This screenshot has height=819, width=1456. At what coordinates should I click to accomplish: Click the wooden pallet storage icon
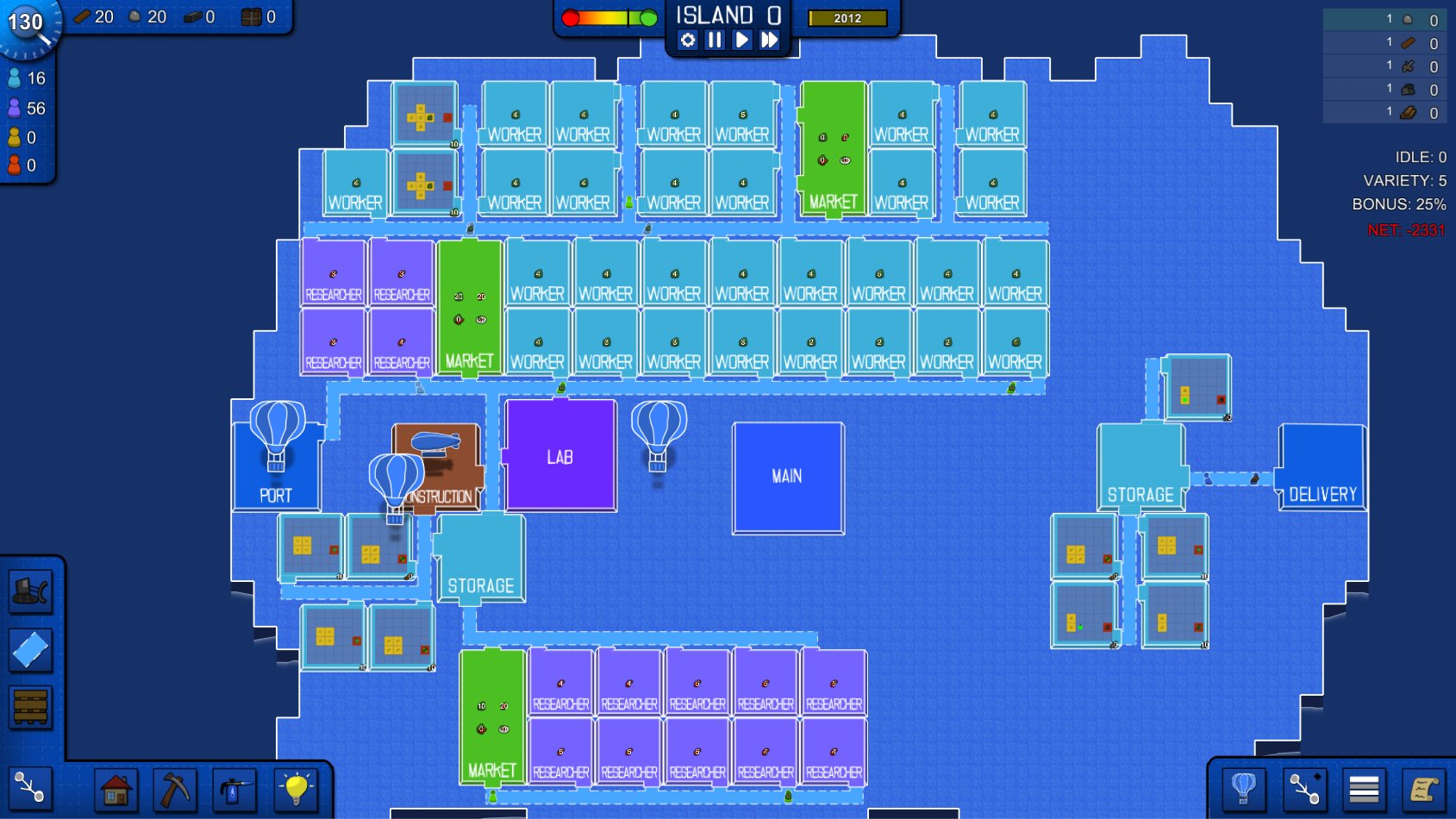31,707
